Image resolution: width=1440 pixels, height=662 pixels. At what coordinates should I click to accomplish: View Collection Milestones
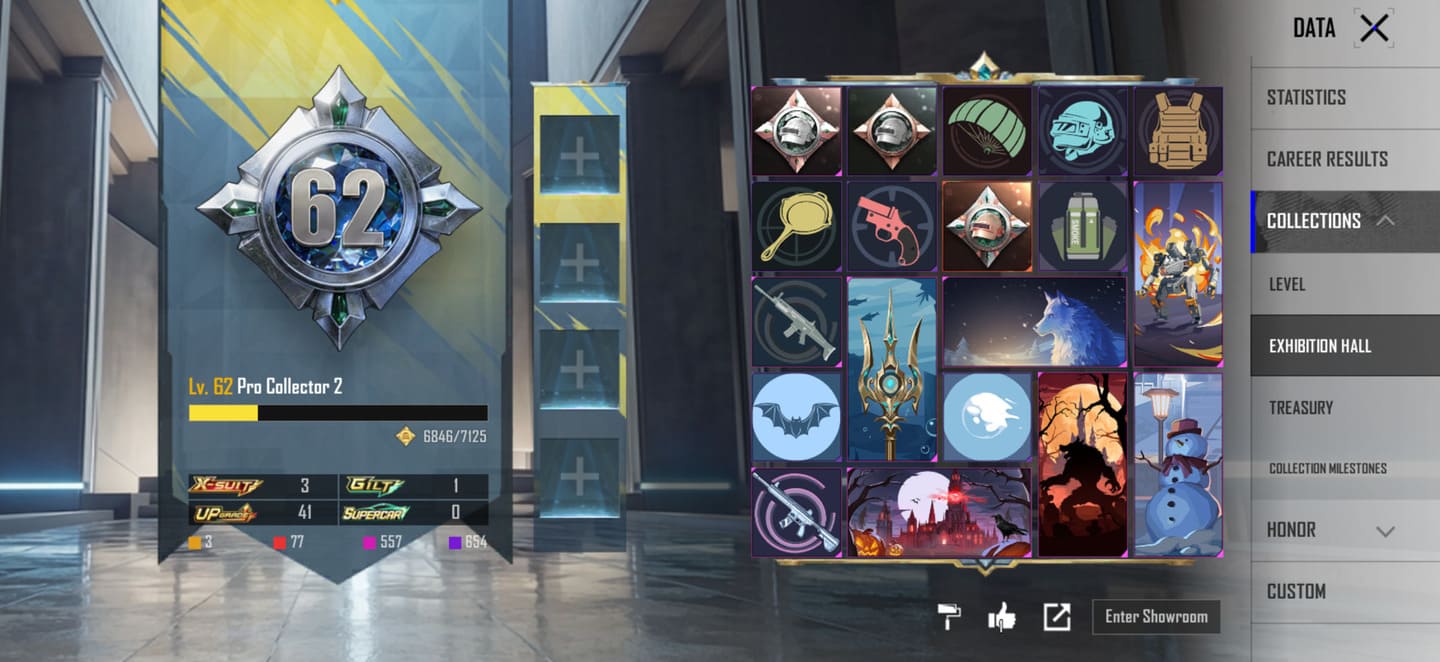pos(1327,469)
